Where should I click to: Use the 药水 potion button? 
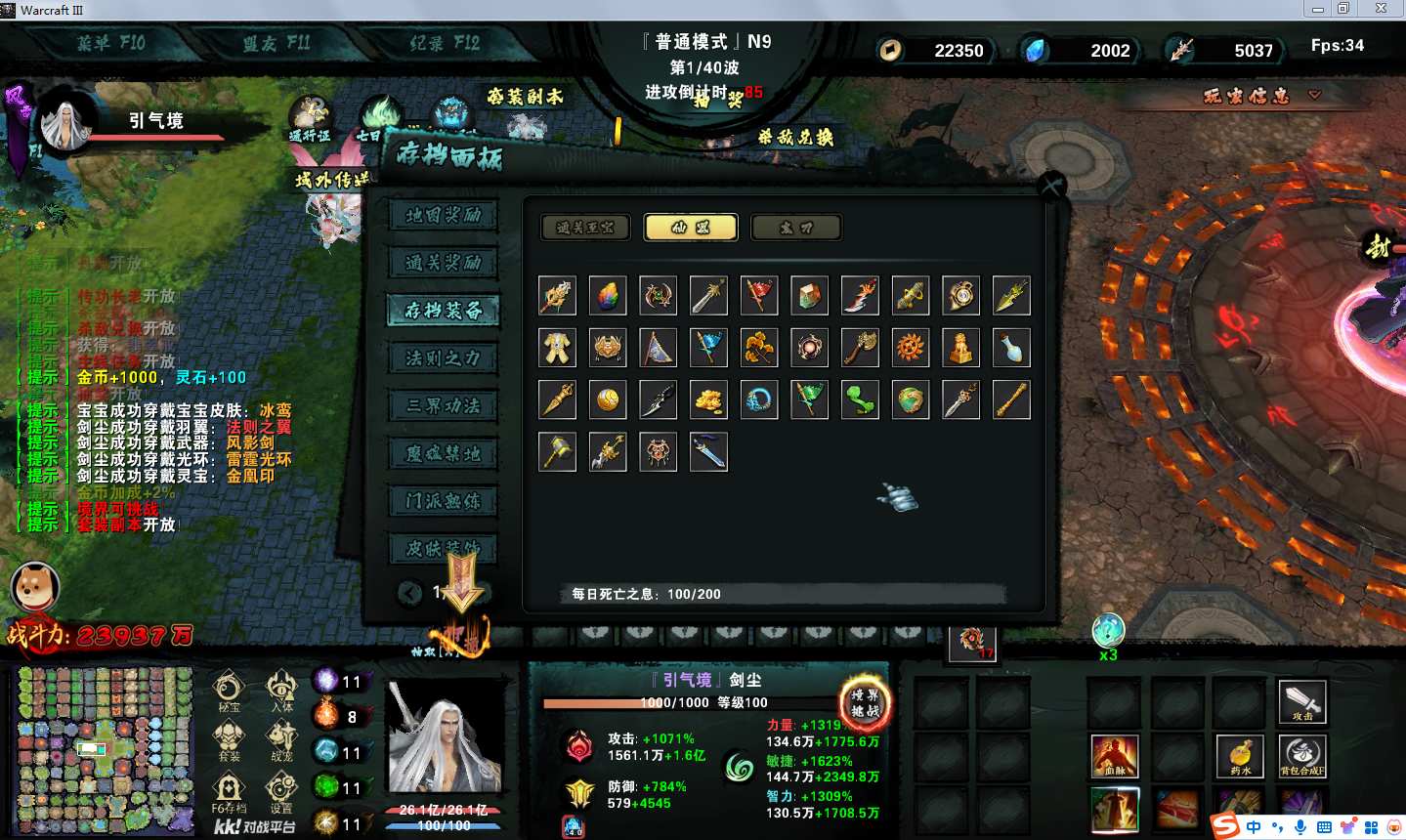click(1241, 756)
